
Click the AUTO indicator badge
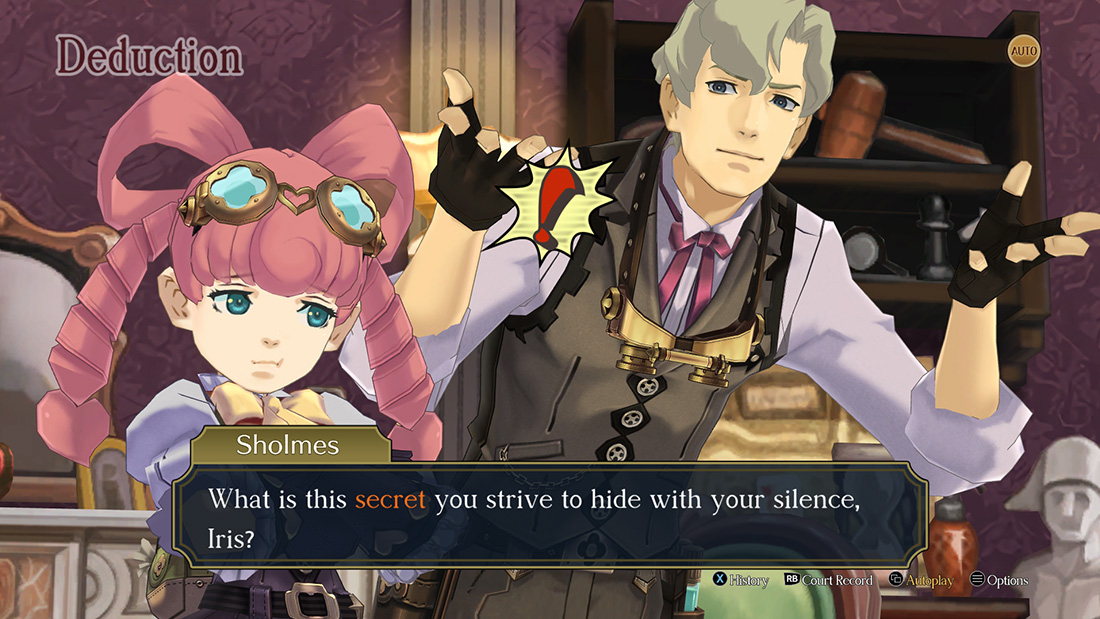(x=1023, y=50)
